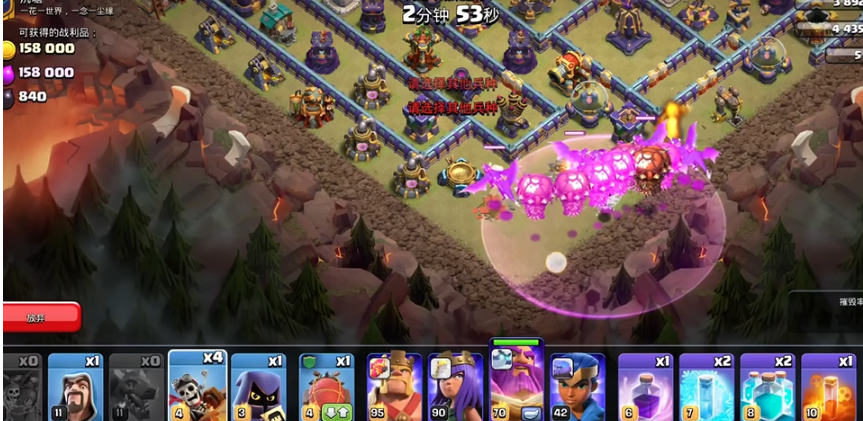863x421 pixels.
Task: Choose the purple Rage spell
Action: [x=646, y=387]
